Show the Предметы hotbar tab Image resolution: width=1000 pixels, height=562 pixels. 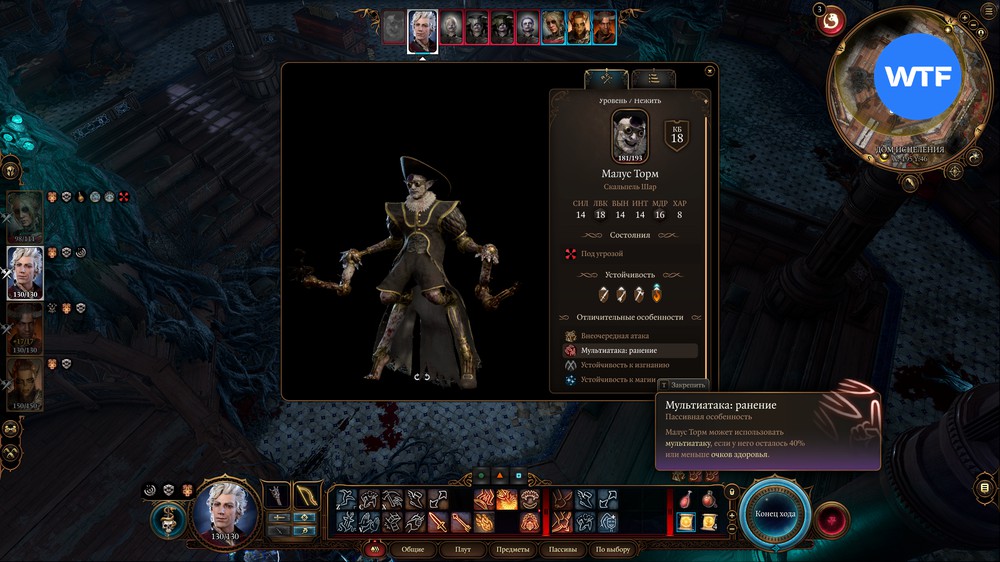(512, 550)
